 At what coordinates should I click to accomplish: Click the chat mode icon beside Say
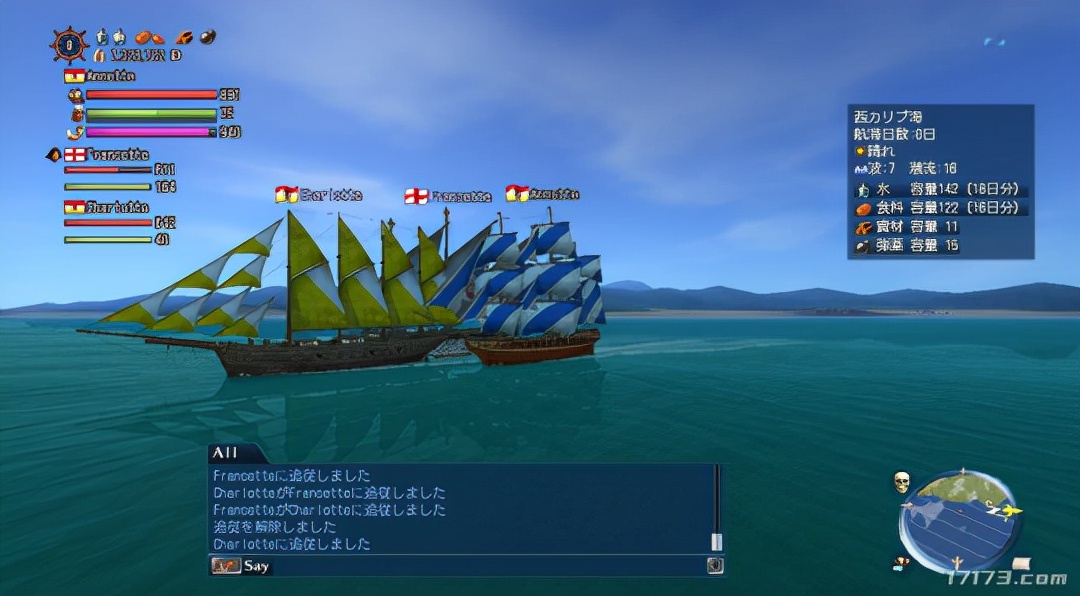(226, 566)
